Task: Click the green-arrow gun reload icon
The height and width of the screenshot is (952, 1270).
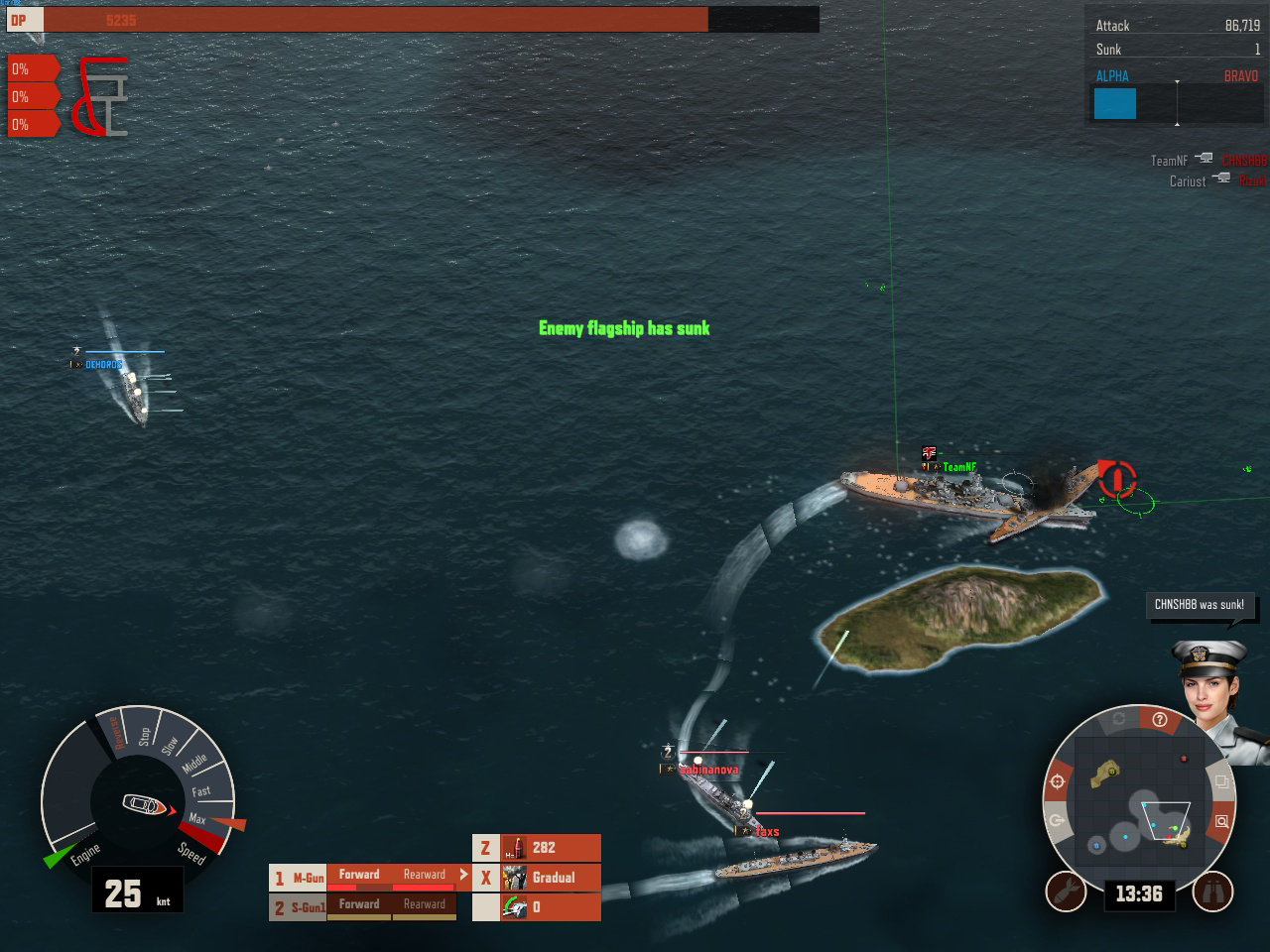Action: tap(513, 904)
